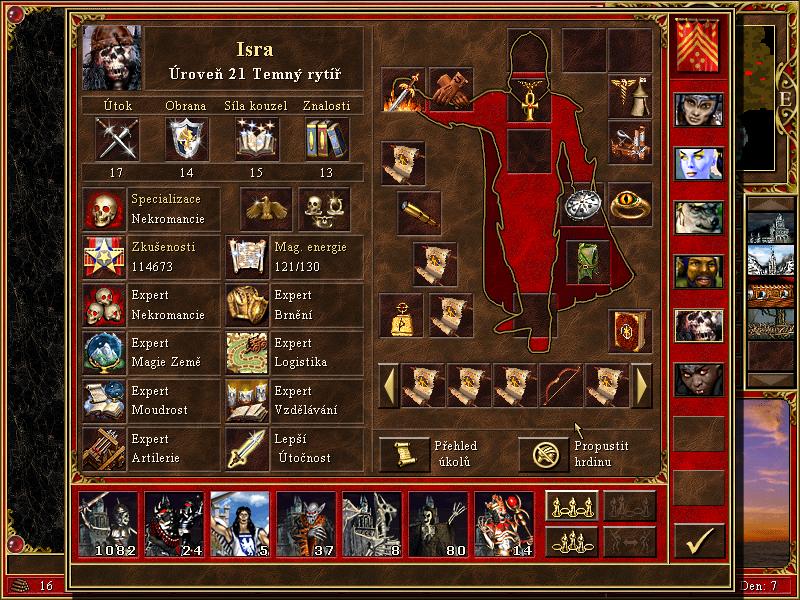The height and width of the screenshot is (600, 800).
Task: Select the spyglass artifact slot
Action: (420, 212)
